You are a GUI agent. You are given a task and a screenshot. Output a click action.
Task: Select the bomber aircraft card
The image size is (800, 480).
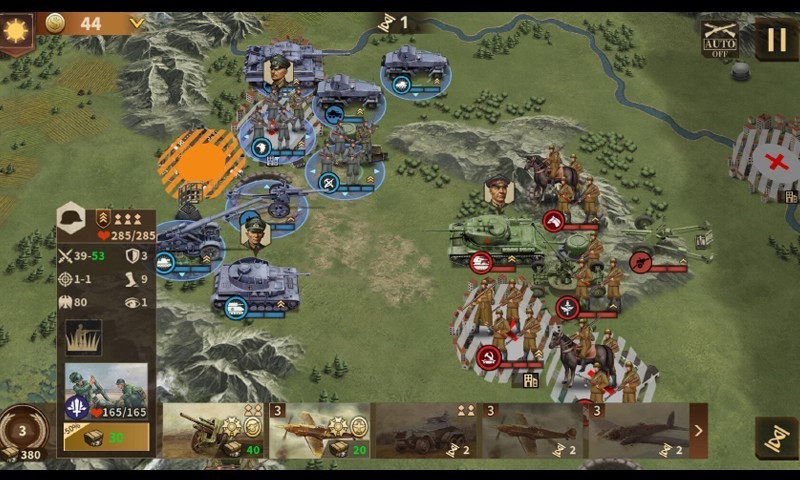coord(638,431)
